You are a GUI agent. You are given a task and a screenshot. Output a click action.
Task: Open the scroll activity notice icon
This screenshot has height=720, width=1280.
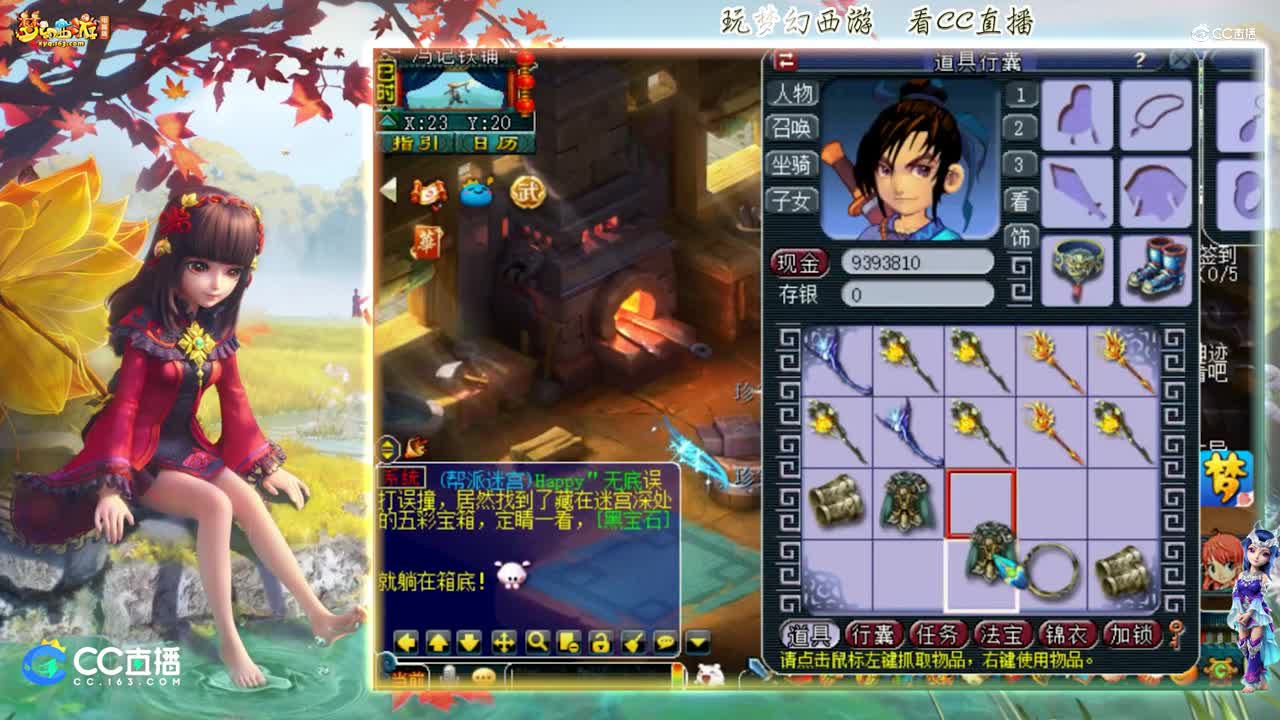coord(427,190)
